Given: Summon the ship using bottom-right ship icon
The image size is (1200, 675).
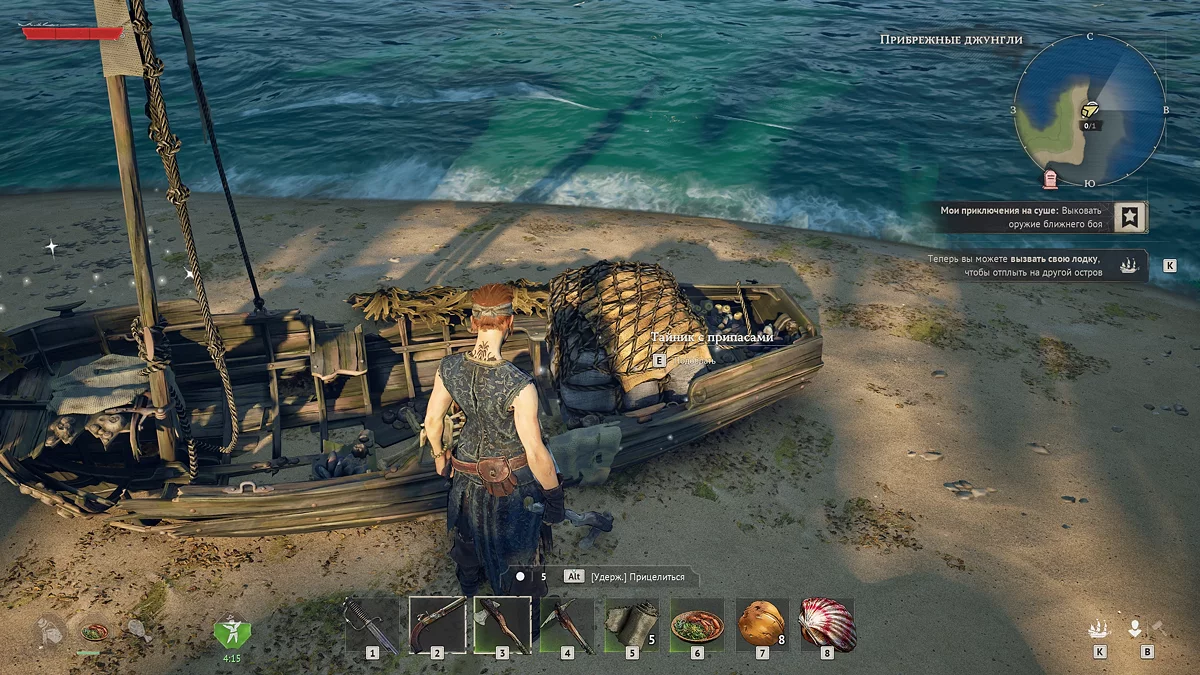Looking at the screenshot, I should click(1099, 629).
